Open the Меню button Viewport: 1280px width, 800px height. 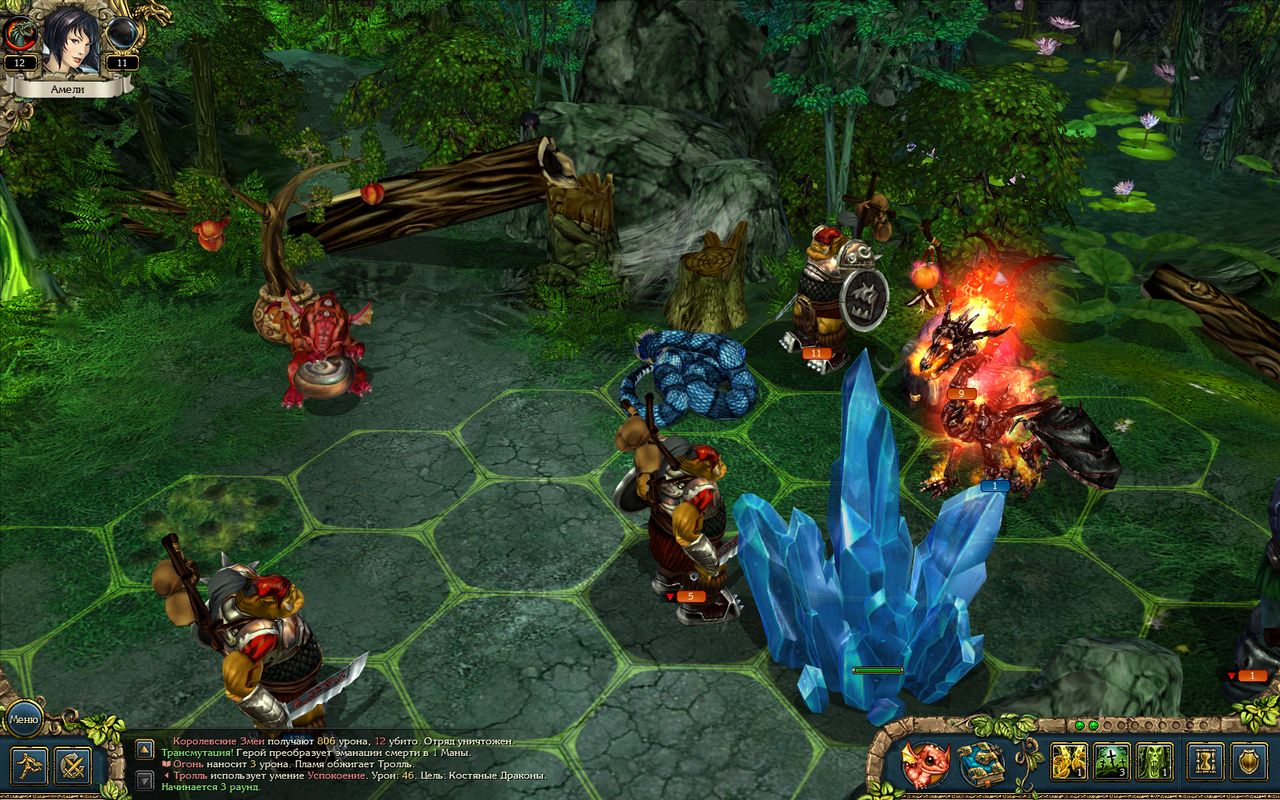[x=23, y=718]
